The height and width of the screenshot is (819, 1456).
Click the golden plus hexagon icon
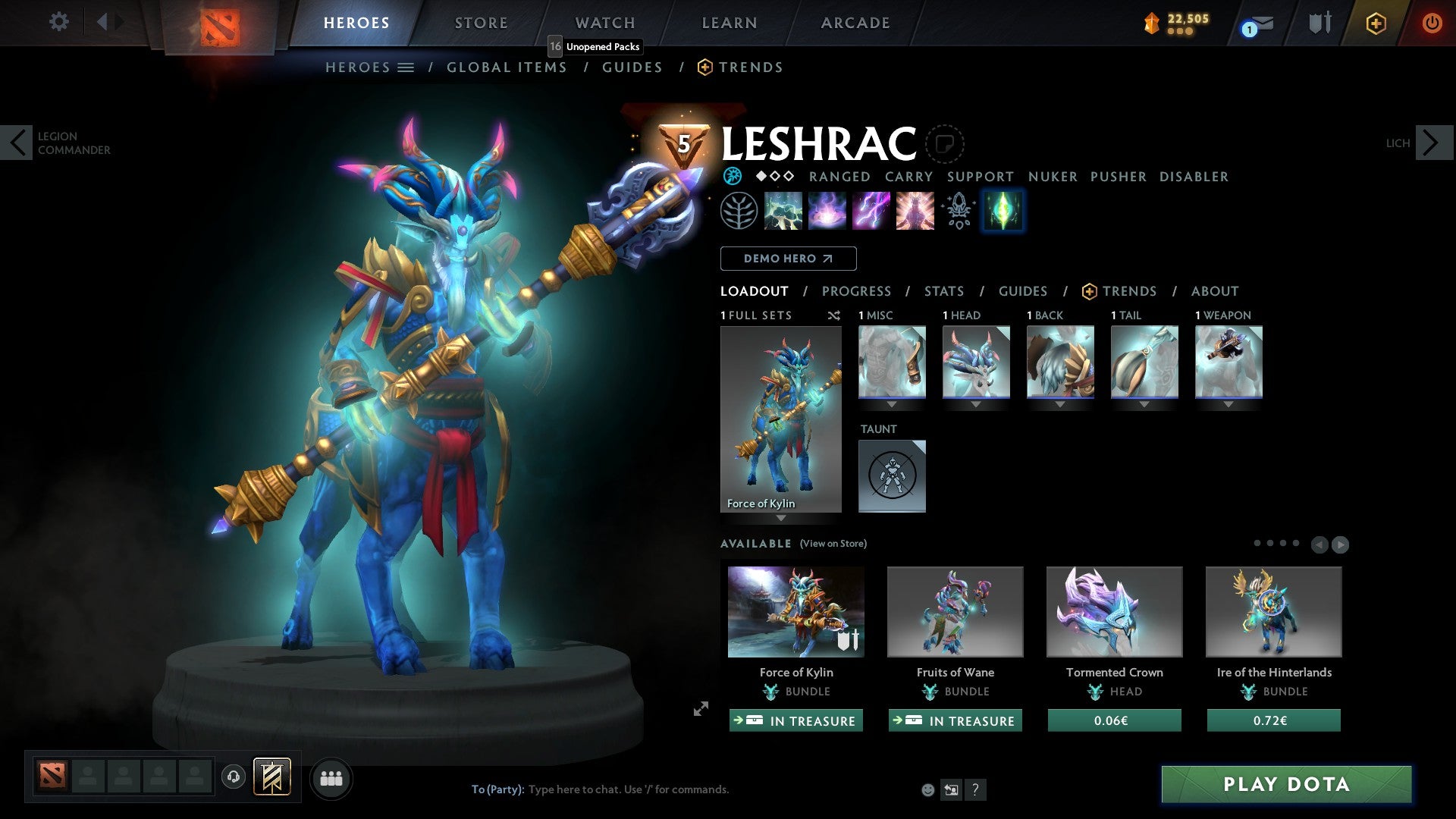tap(1375, 23)
